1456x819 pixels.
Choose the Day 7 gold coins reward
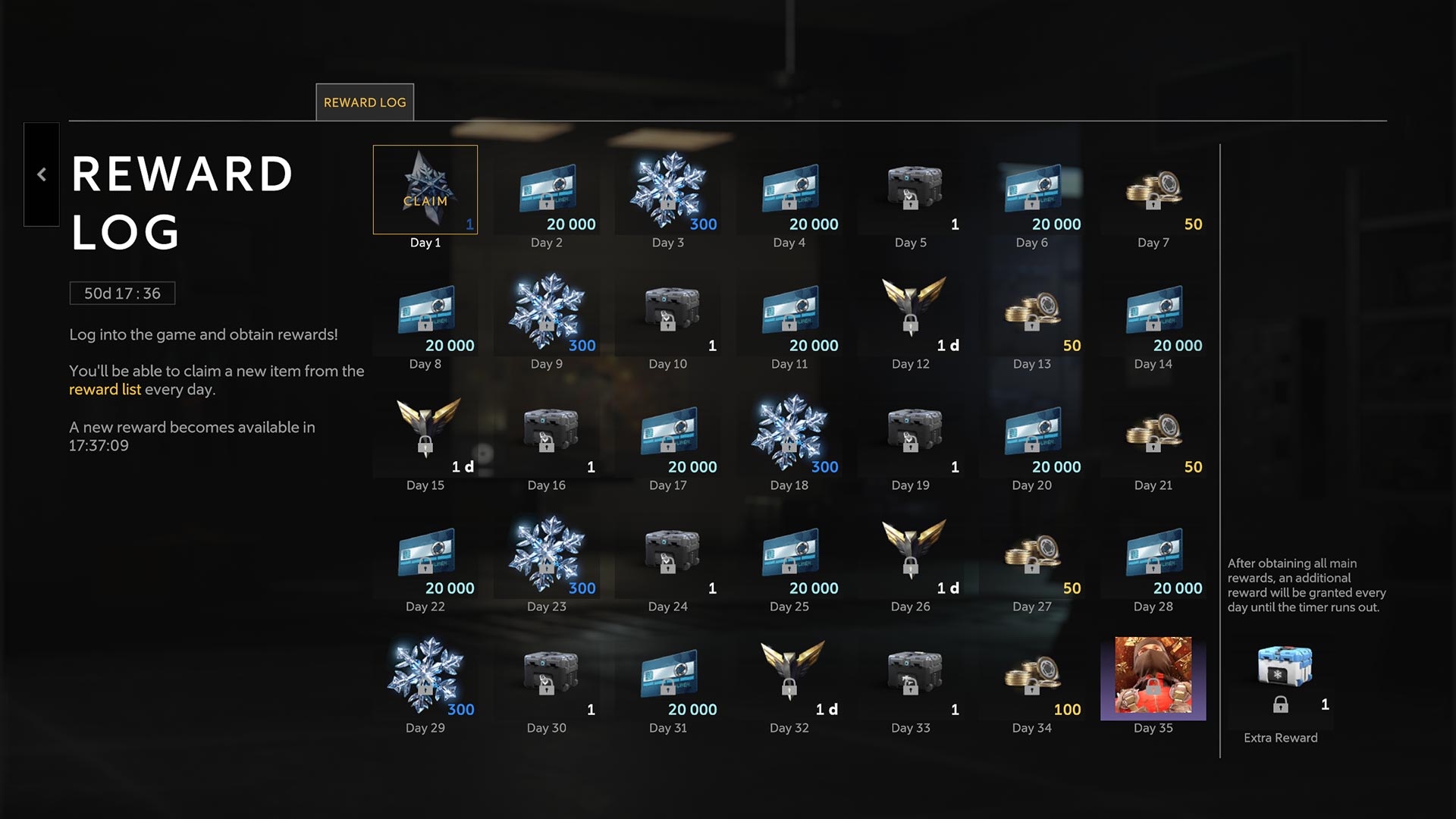pyautogui.click(x=1153, y=190)
